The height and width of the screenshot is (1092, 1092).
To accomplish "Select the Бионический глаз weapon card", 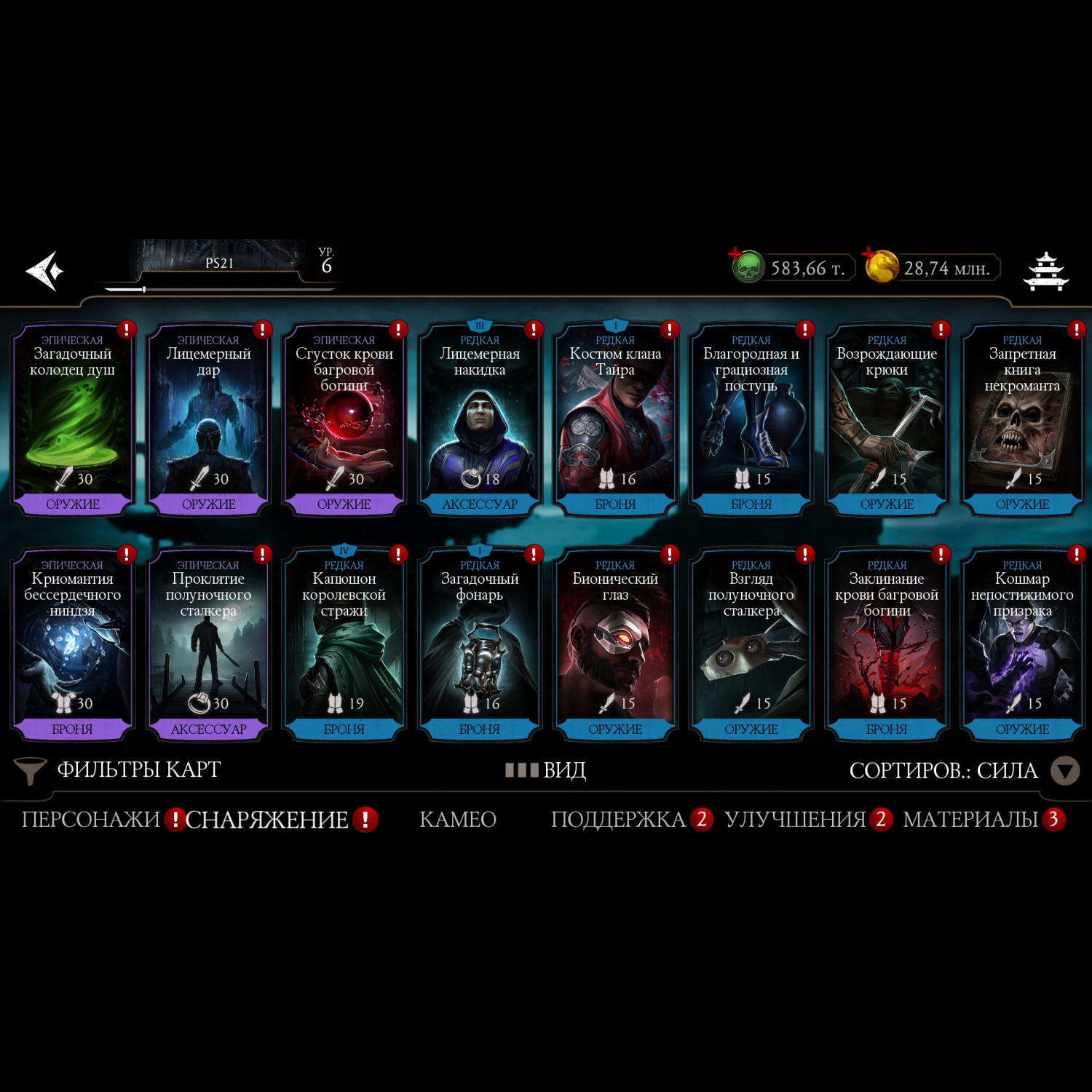I will tap(615, 646).
